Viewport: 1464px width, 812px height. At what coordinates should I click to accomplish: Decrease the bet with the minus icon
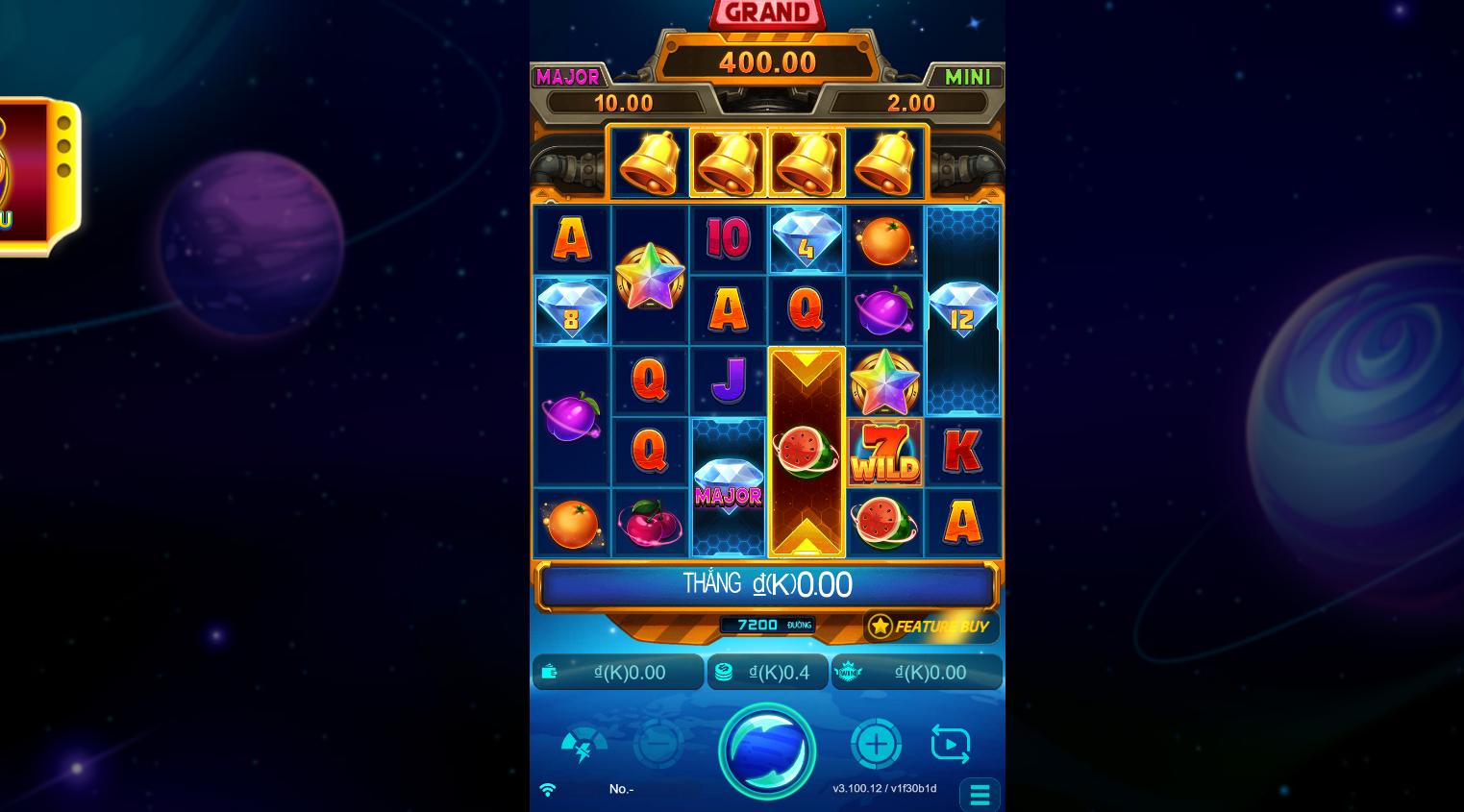[x=658, y=743]
